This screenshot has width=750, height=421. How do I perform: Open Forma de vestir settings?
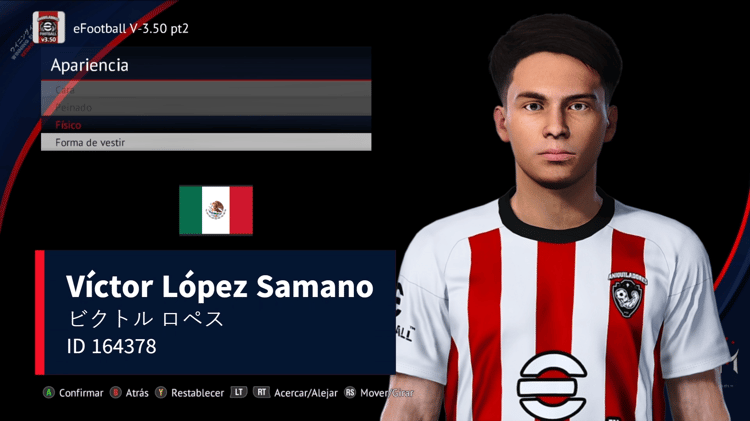click(x=205, y=142)
